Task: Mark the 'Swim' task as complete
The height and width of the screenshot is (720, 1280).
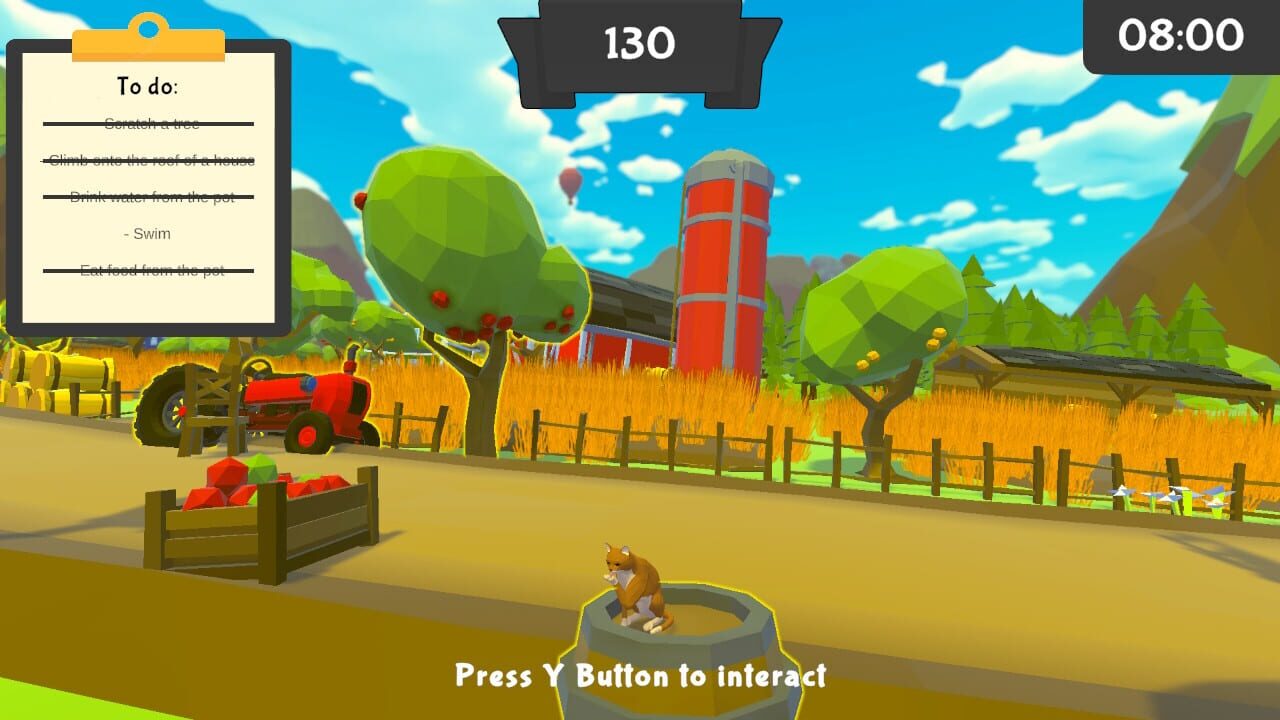Action: (x=146, y=233)
